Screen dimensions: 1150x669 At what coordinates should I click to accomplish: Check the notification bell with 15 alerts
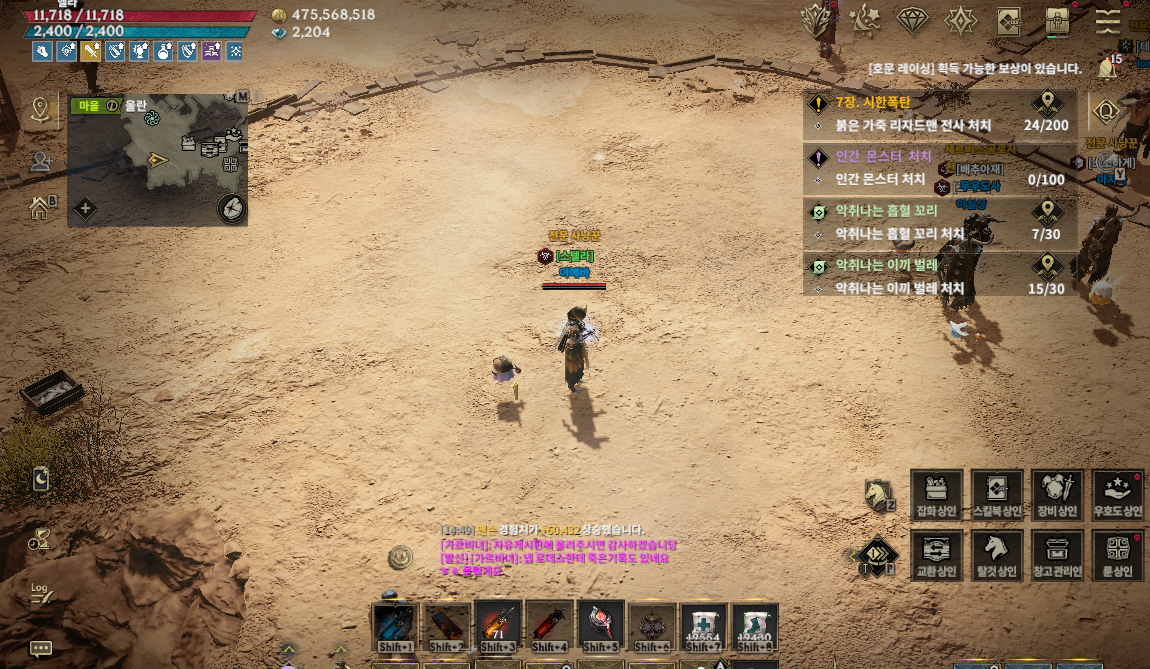tap(1107, 68)
